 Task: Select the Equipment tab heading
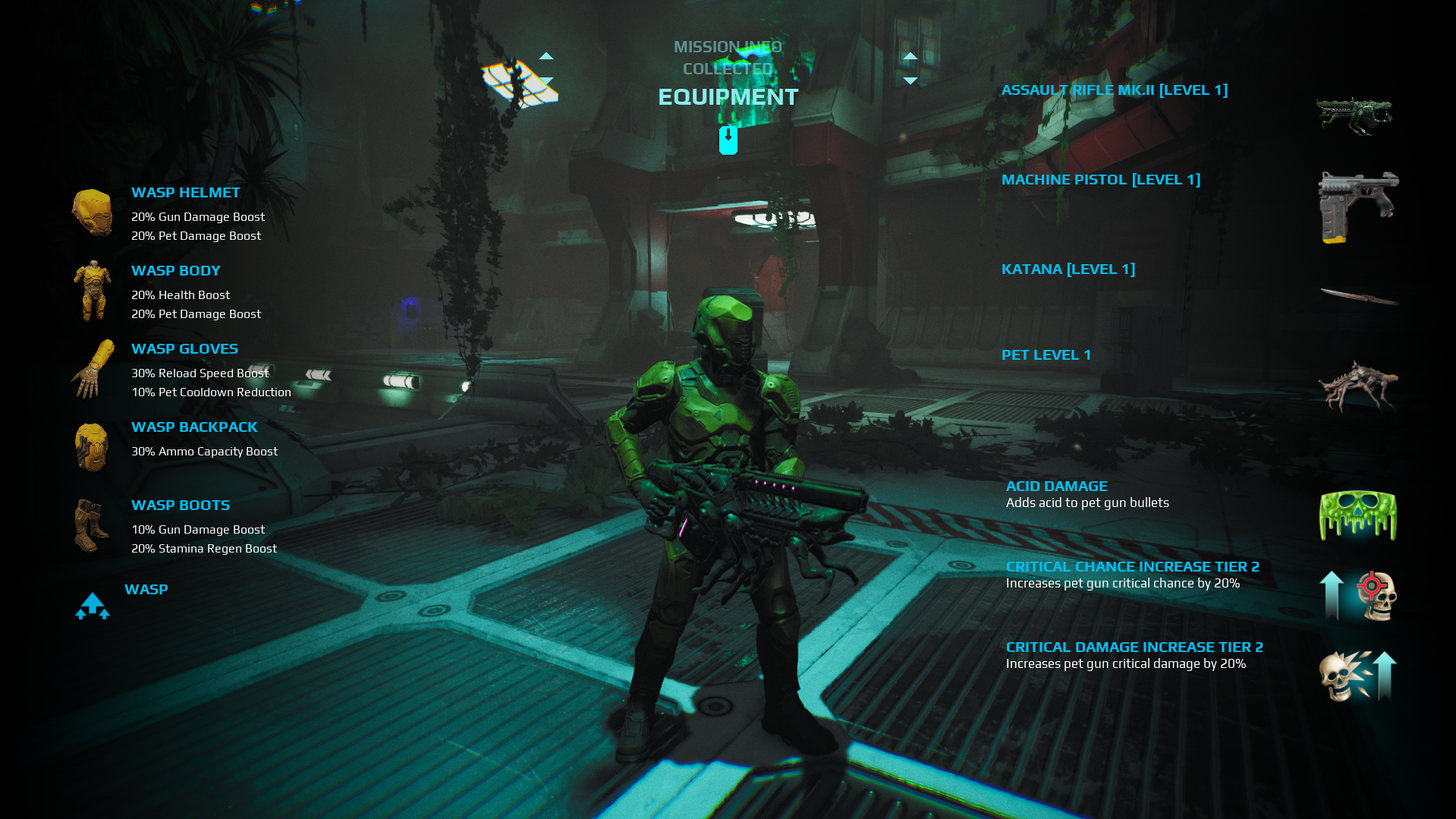point(728,97)
